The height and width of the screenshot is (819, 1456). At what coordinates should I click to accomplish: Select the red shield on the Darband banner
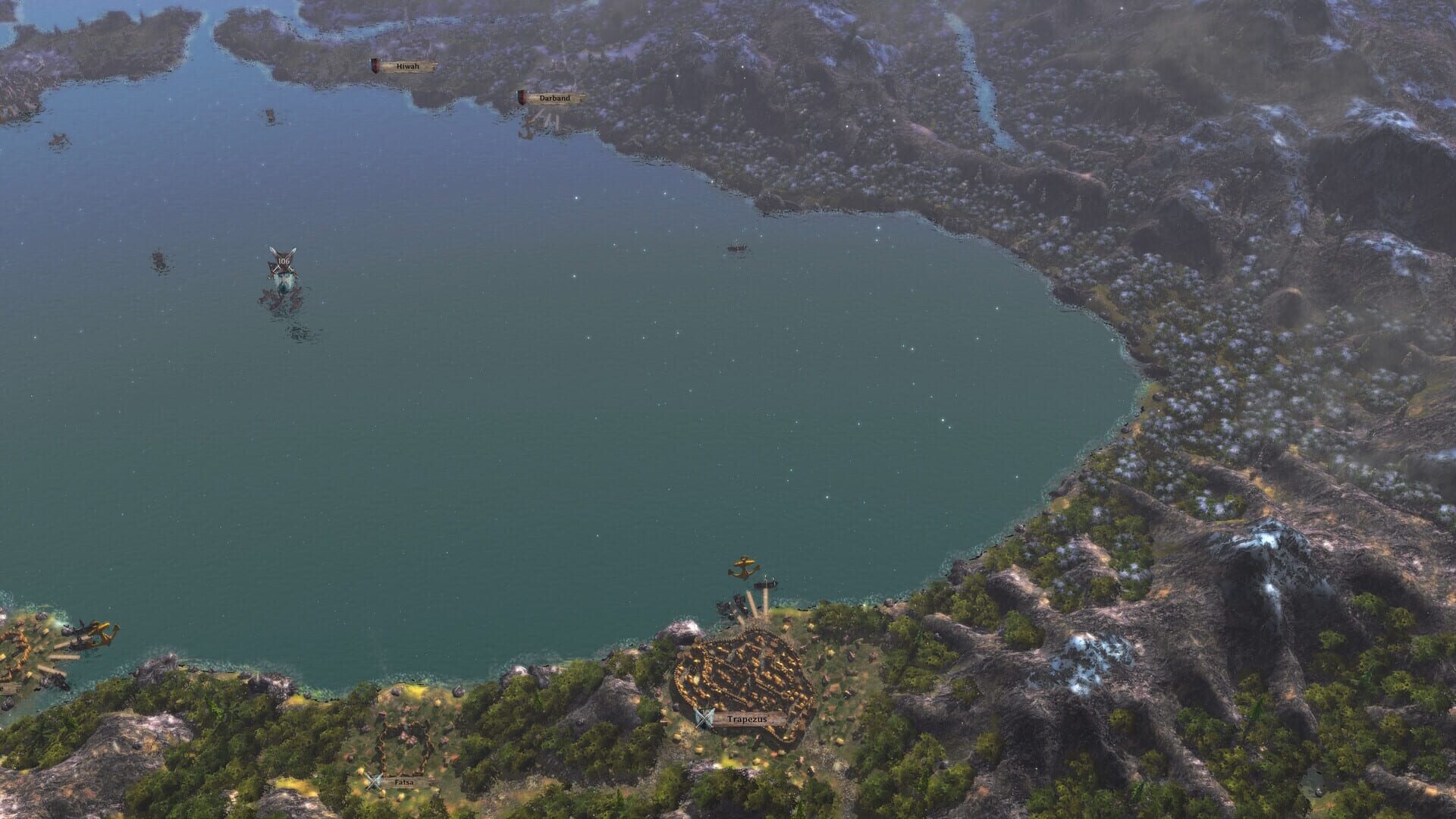click(522, 96)
